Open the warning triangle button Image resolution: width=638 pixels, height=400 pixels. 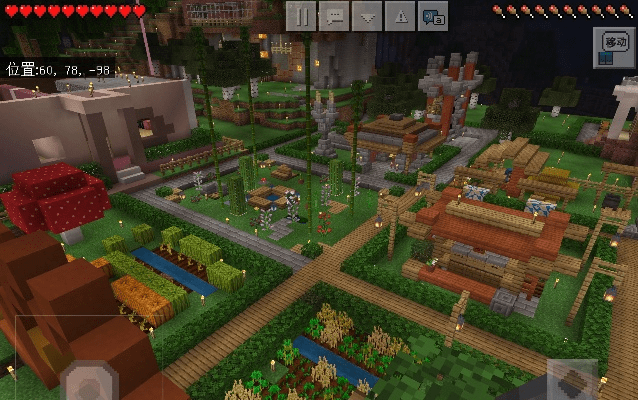400,16
